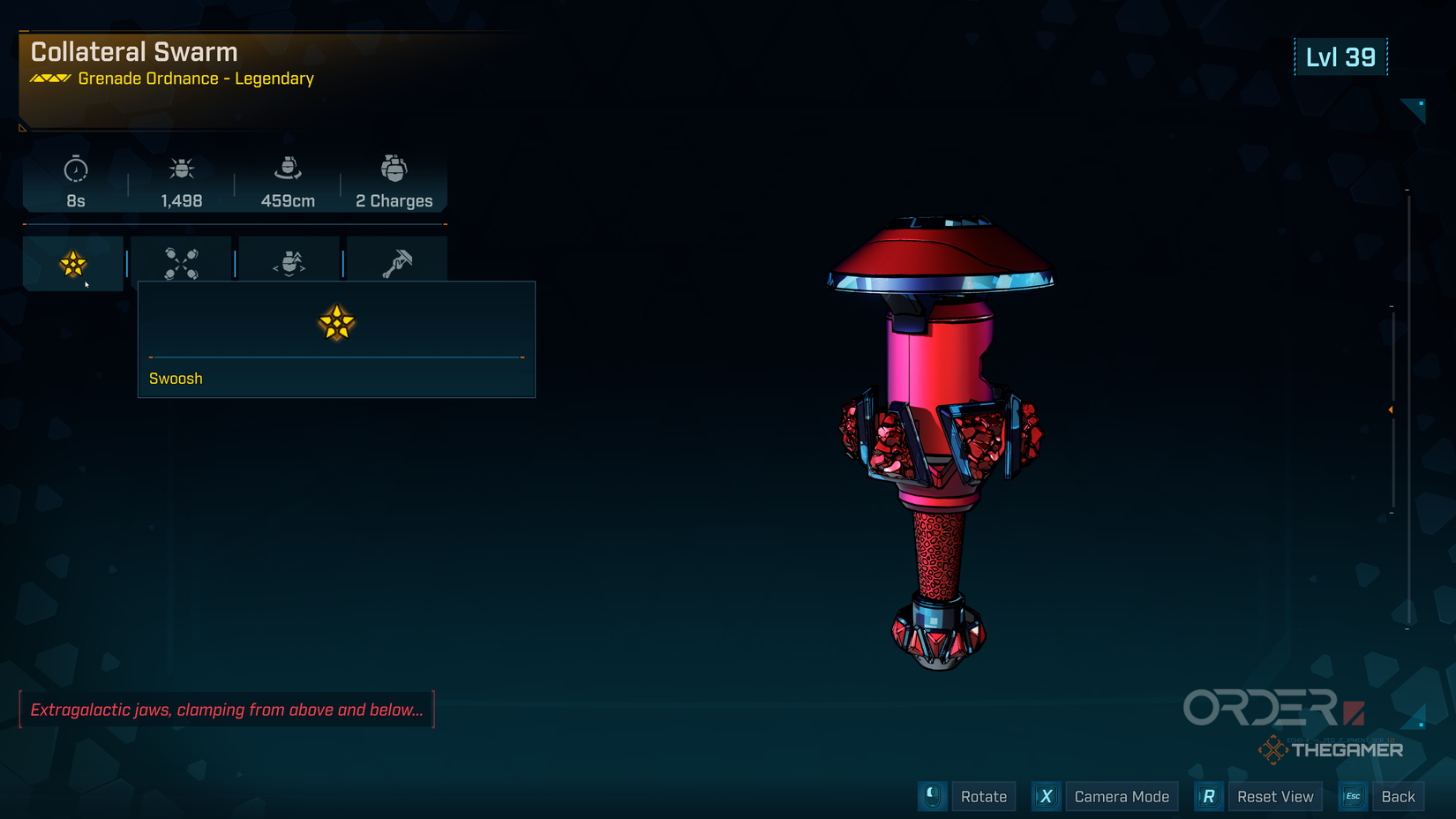Click the orange slider line under the Swoosh star
This screenshot has height=819, width=1456.
tap(336, 358)
